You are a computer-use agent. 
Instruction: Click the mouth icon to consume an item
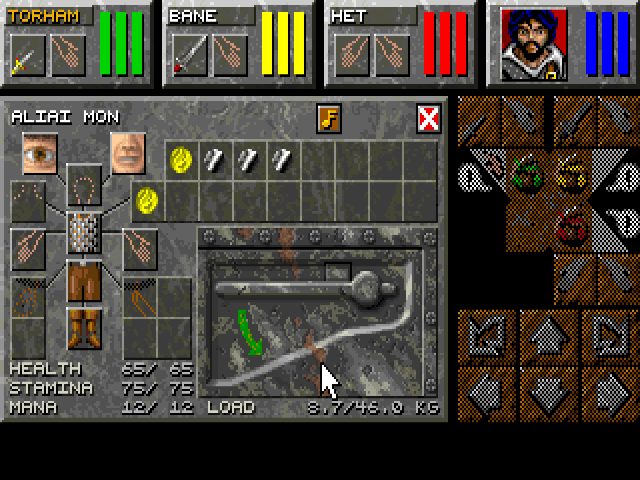click(x=128, y=152)
